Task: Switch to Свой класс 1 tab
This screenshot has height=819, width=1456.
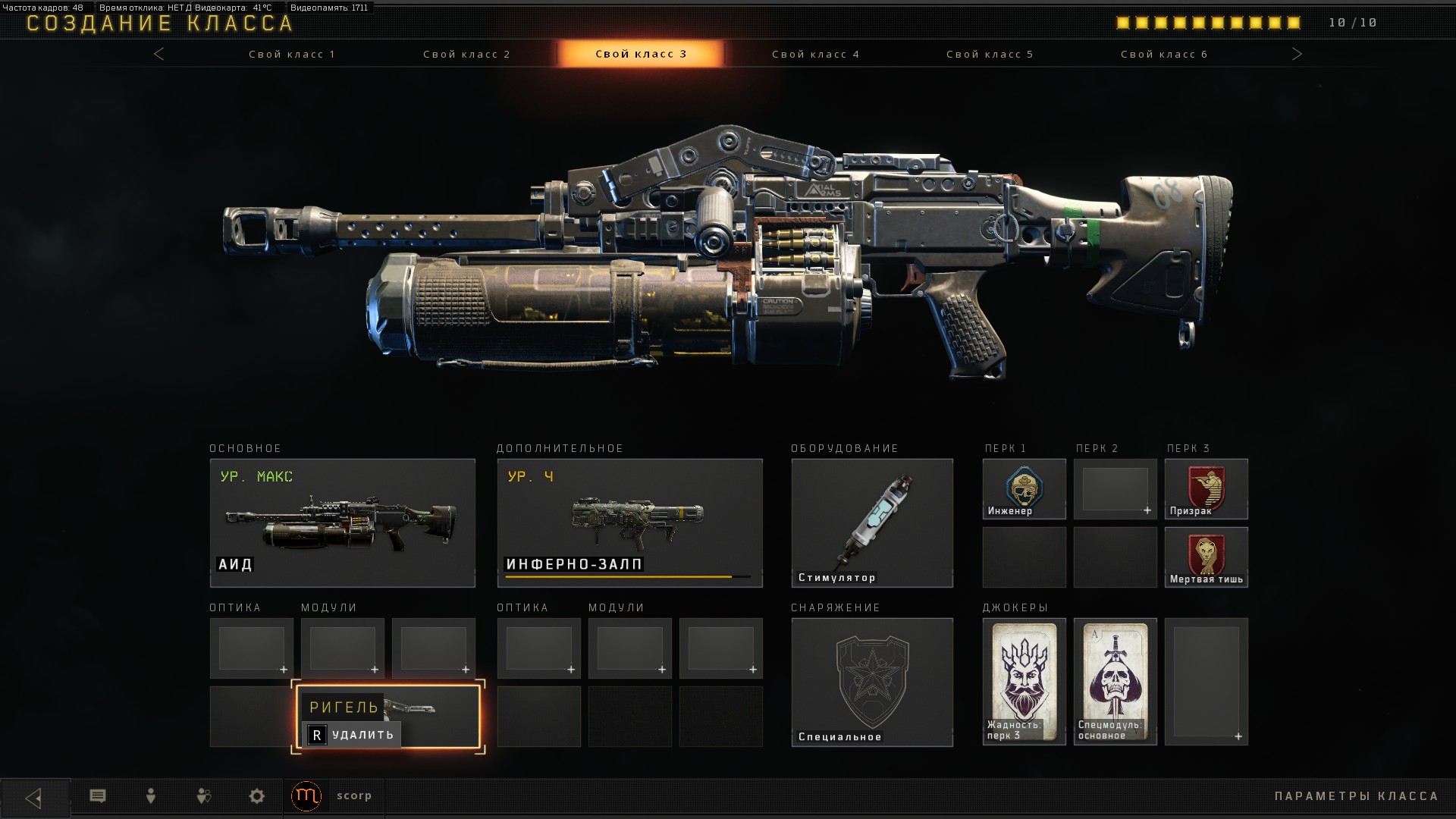Action: click(292, 55)
